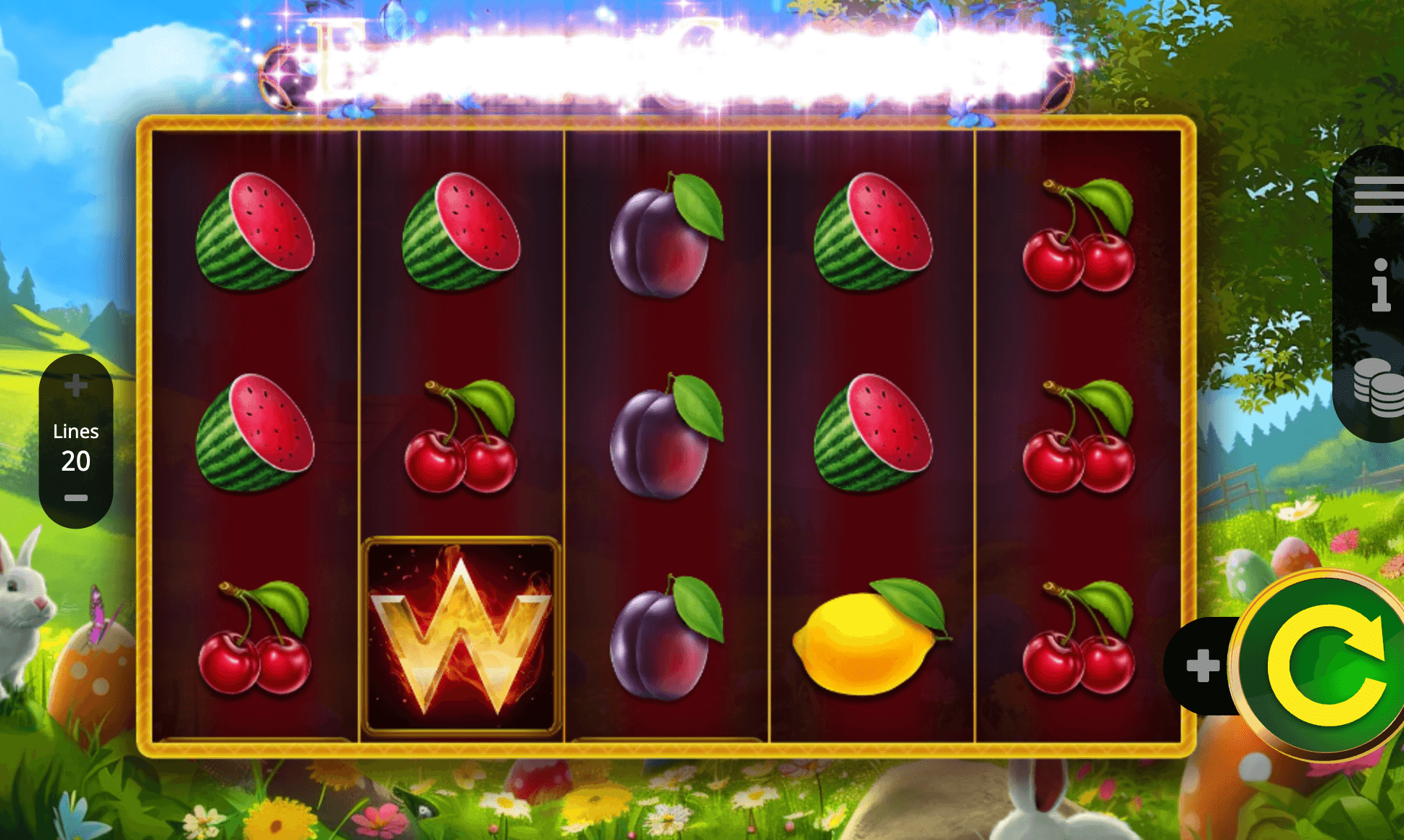Increase lines with the plus button
Image resolution: width=1404 pixels, height=840 pixels.
pyautogui.click(x=75, y=386)
